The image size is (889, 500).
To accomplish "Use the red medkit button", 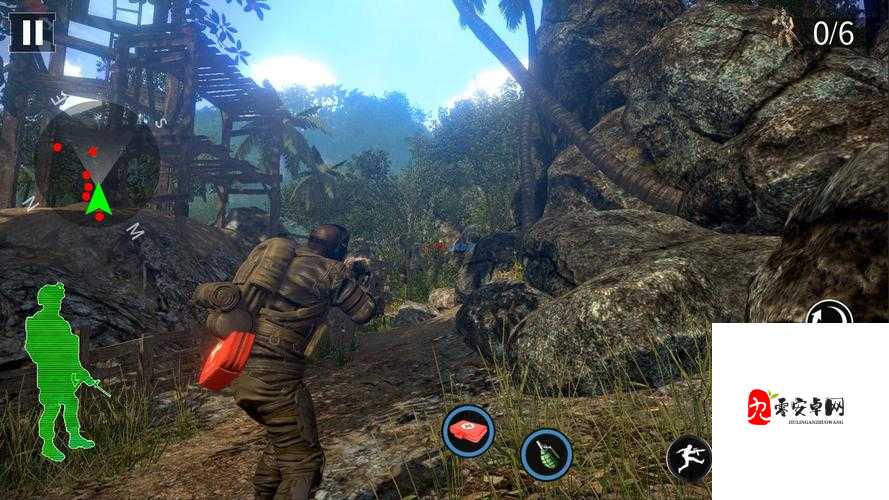I will pos(468,431).
